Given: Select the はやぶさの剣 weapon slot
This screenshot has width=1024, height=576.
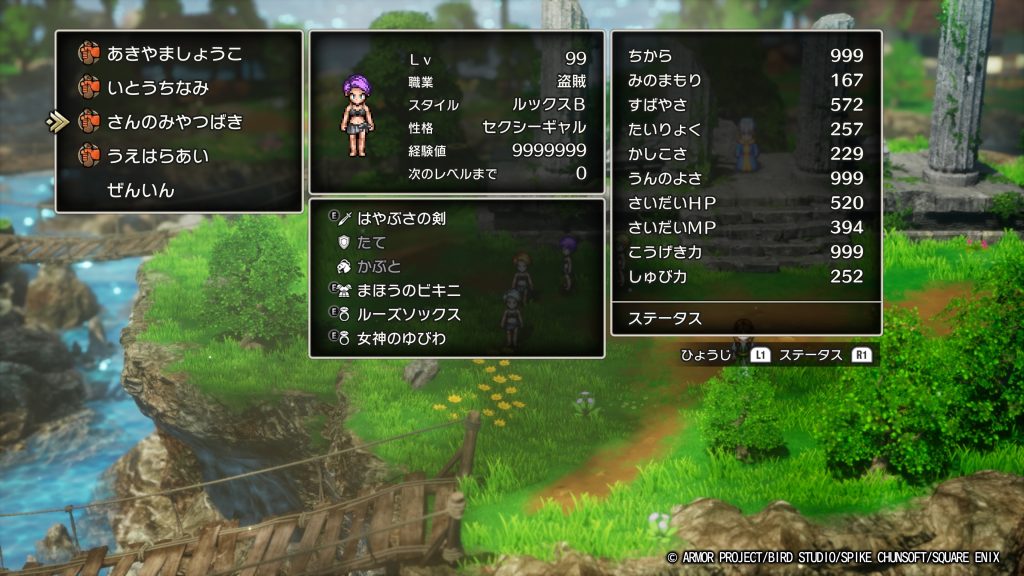Looking at the screenshot, I should (401, 218).
